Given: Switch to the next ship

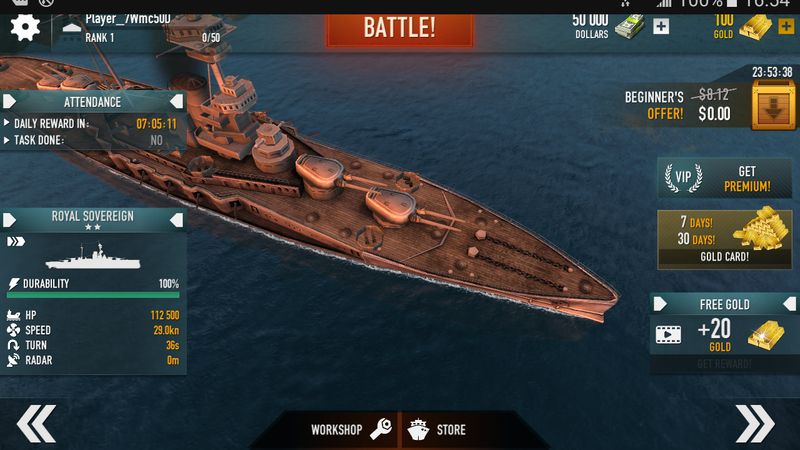Looking at the screenshot, I should (x=754, y=424).
